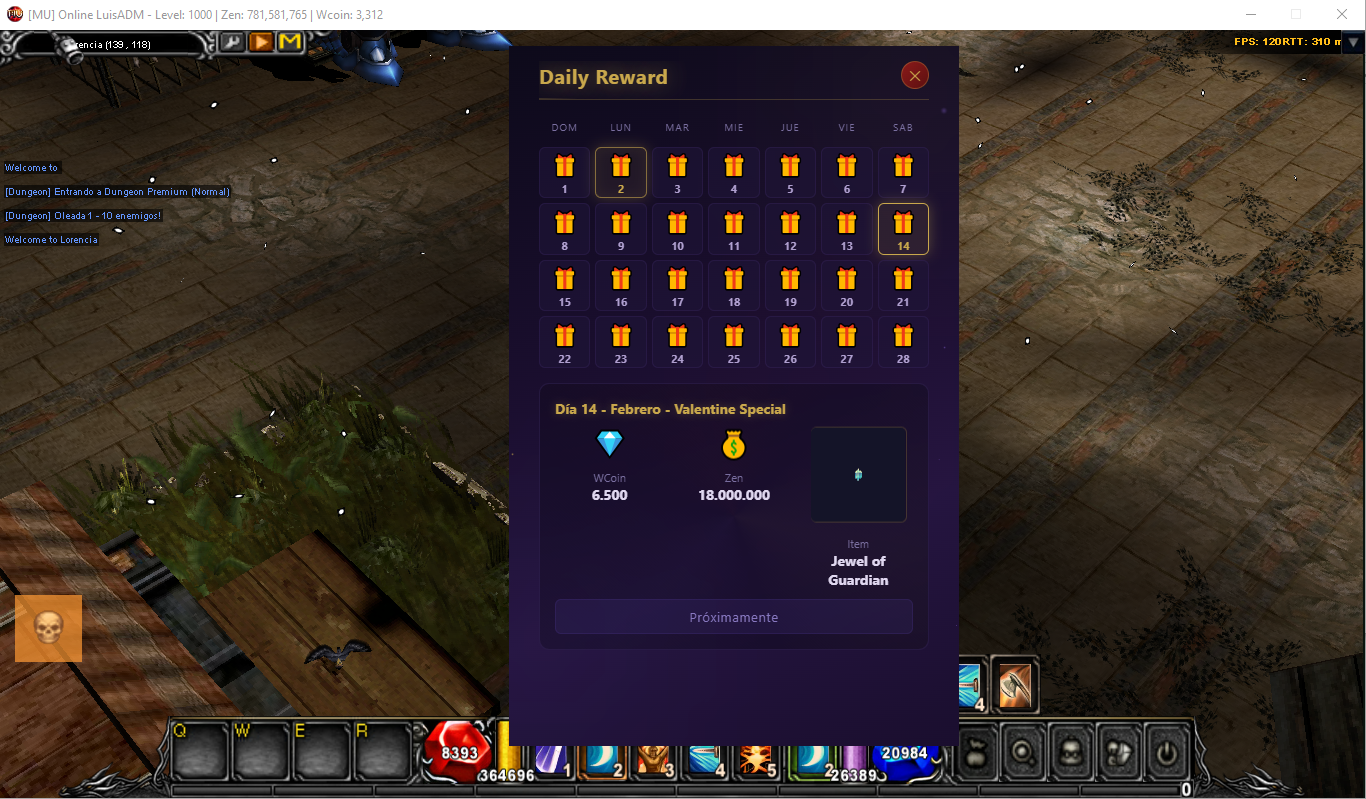The height and width of the screenshot is (799, 1366).
Task: Select the day 2 gift box
Action: click(x=620, y=171)
